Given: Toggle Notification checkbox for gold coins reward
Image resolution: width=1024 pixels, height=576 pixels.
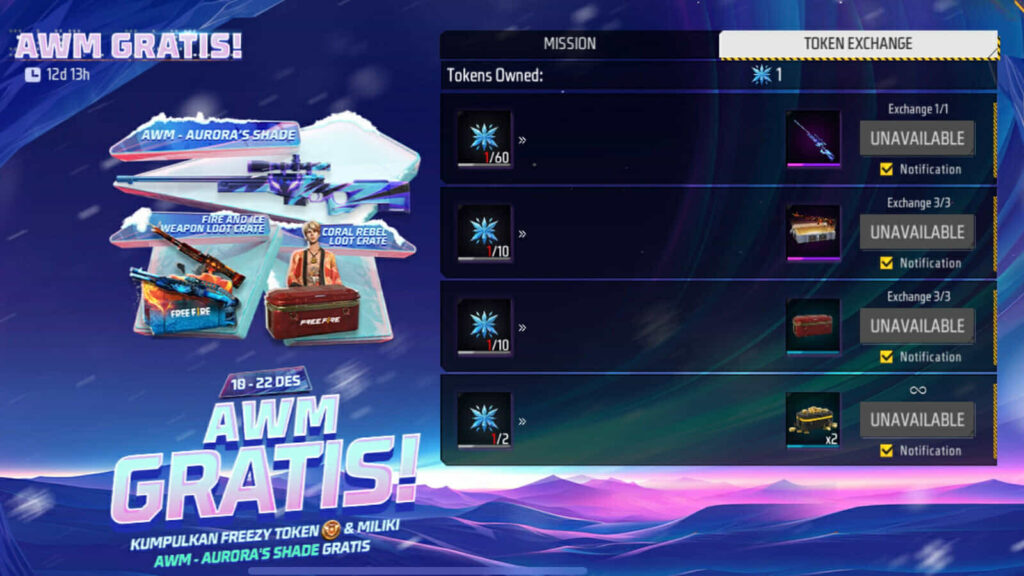Looking at the screenshot, I should pyautogui.click(x=886, y=451).
